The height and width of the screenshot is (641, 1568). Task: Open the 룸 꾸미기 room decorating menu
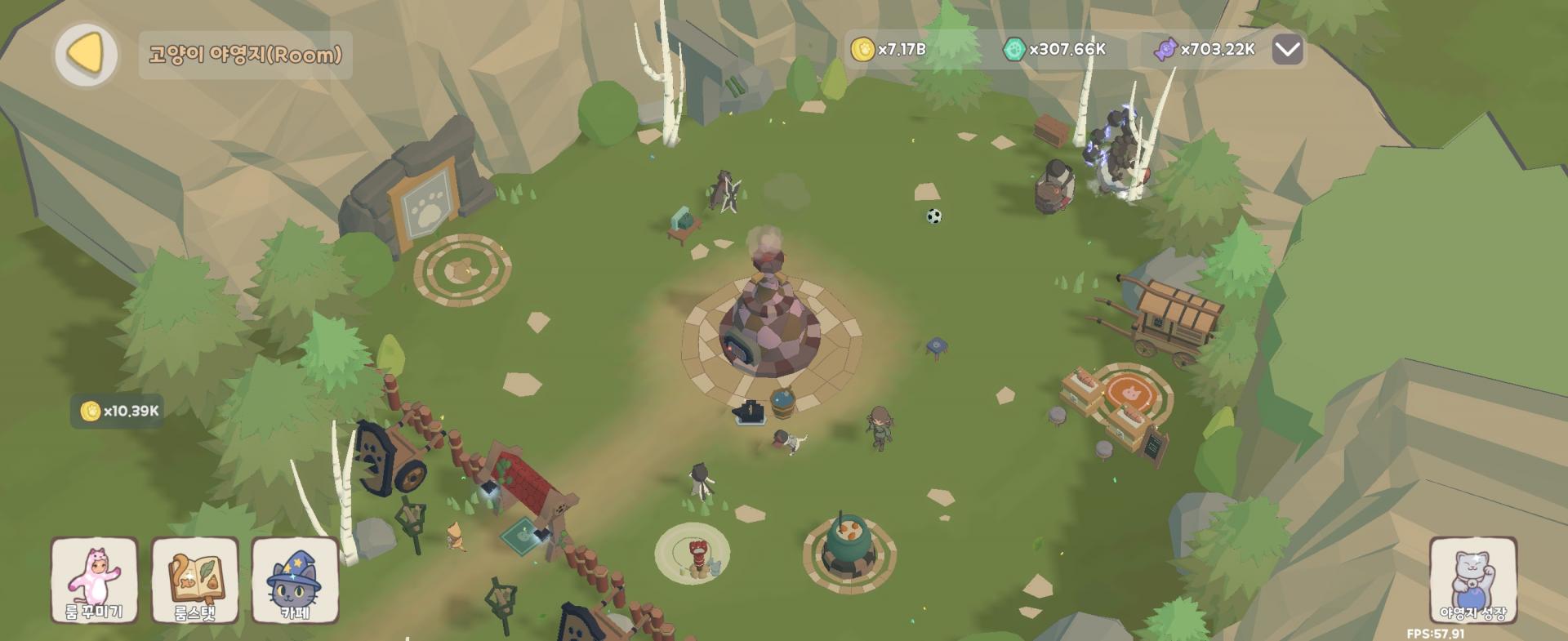[94, 580]
